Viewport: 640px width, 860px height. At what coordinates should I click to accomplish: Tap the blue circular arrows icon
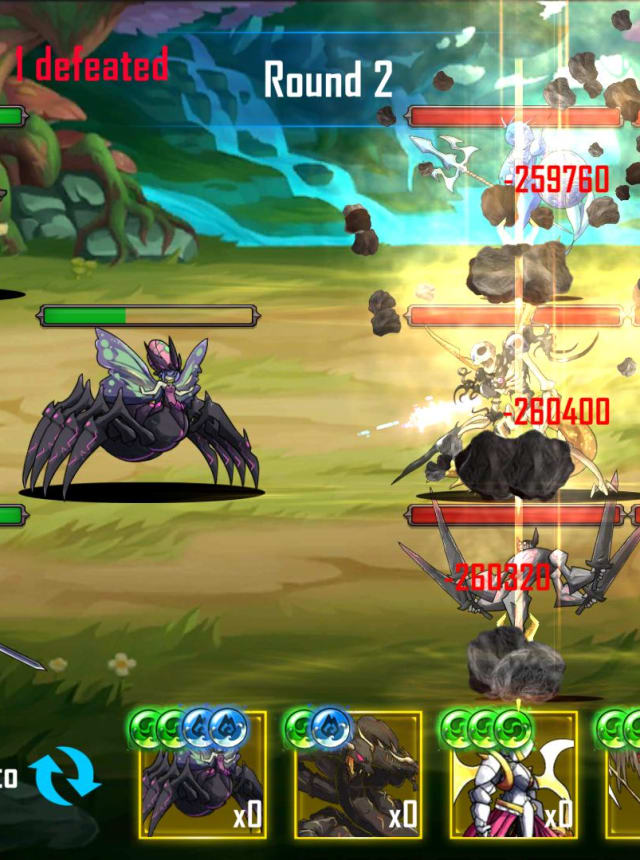tap(65, 776)
